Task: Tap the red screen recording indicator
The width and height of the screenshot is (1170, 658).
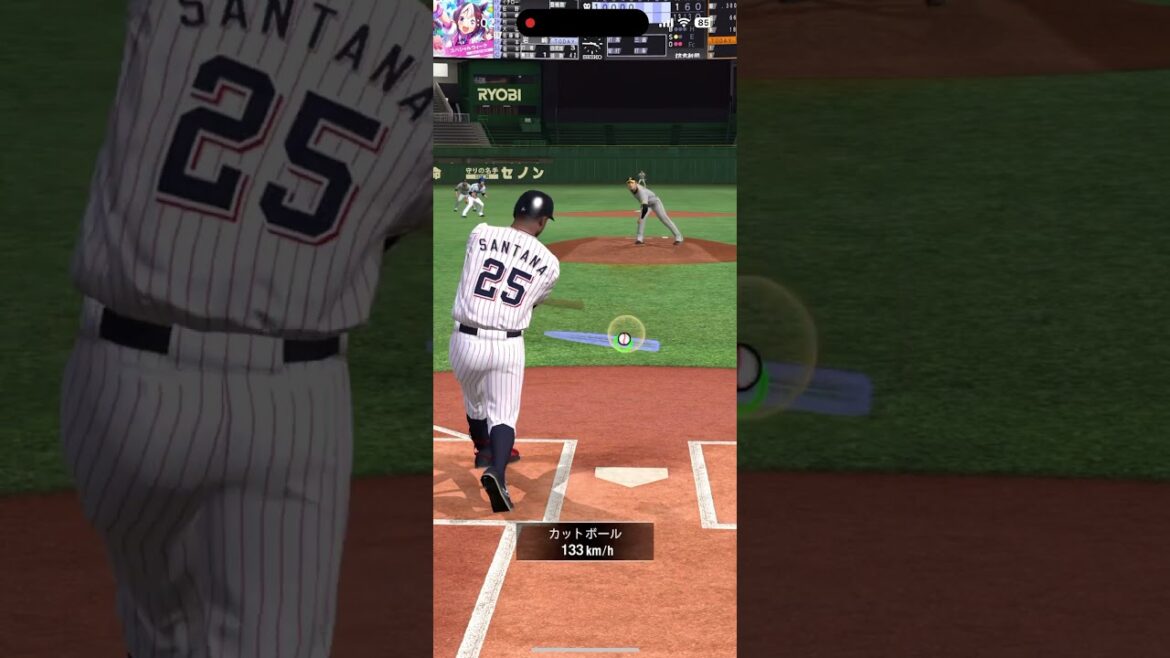Action: coord(530,23)
